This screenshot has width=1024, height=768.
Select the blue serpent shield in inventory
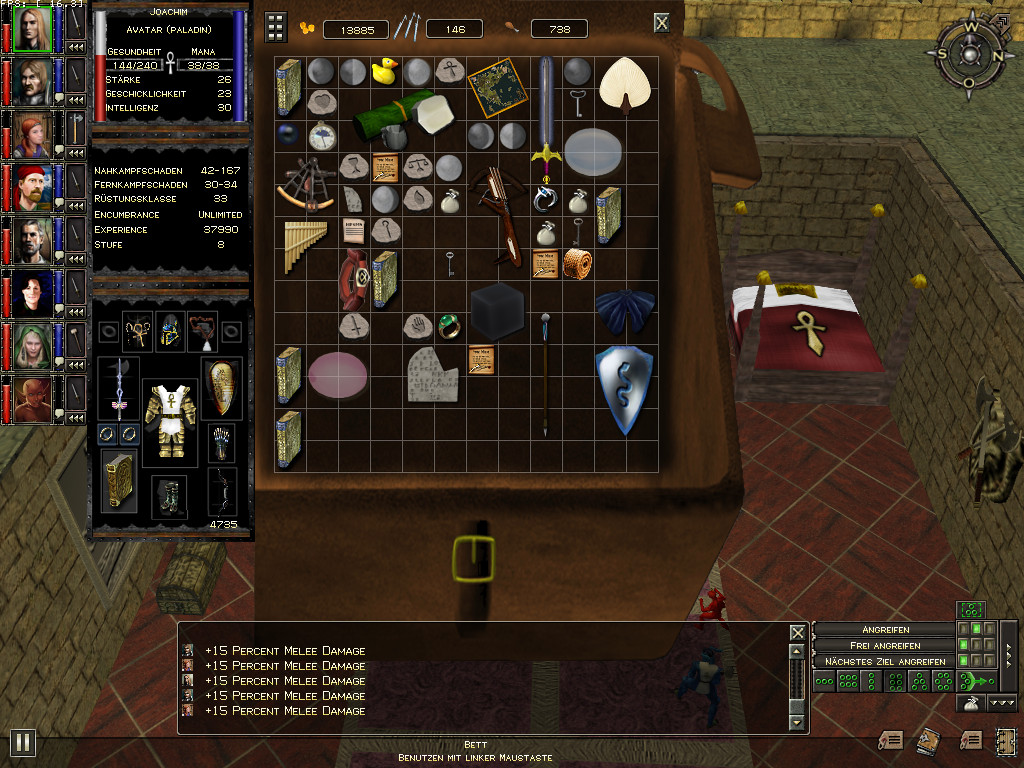pos(623,390)
